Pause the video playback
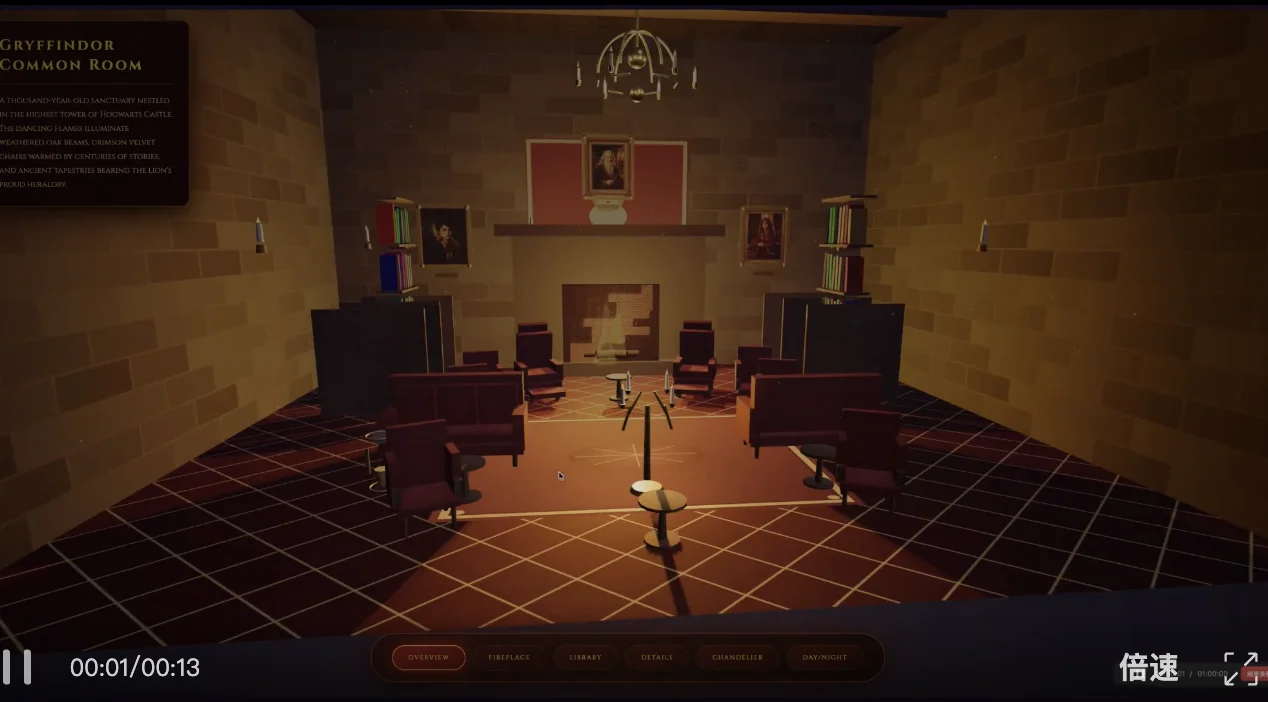1268x702 pixels. (17, 667)
